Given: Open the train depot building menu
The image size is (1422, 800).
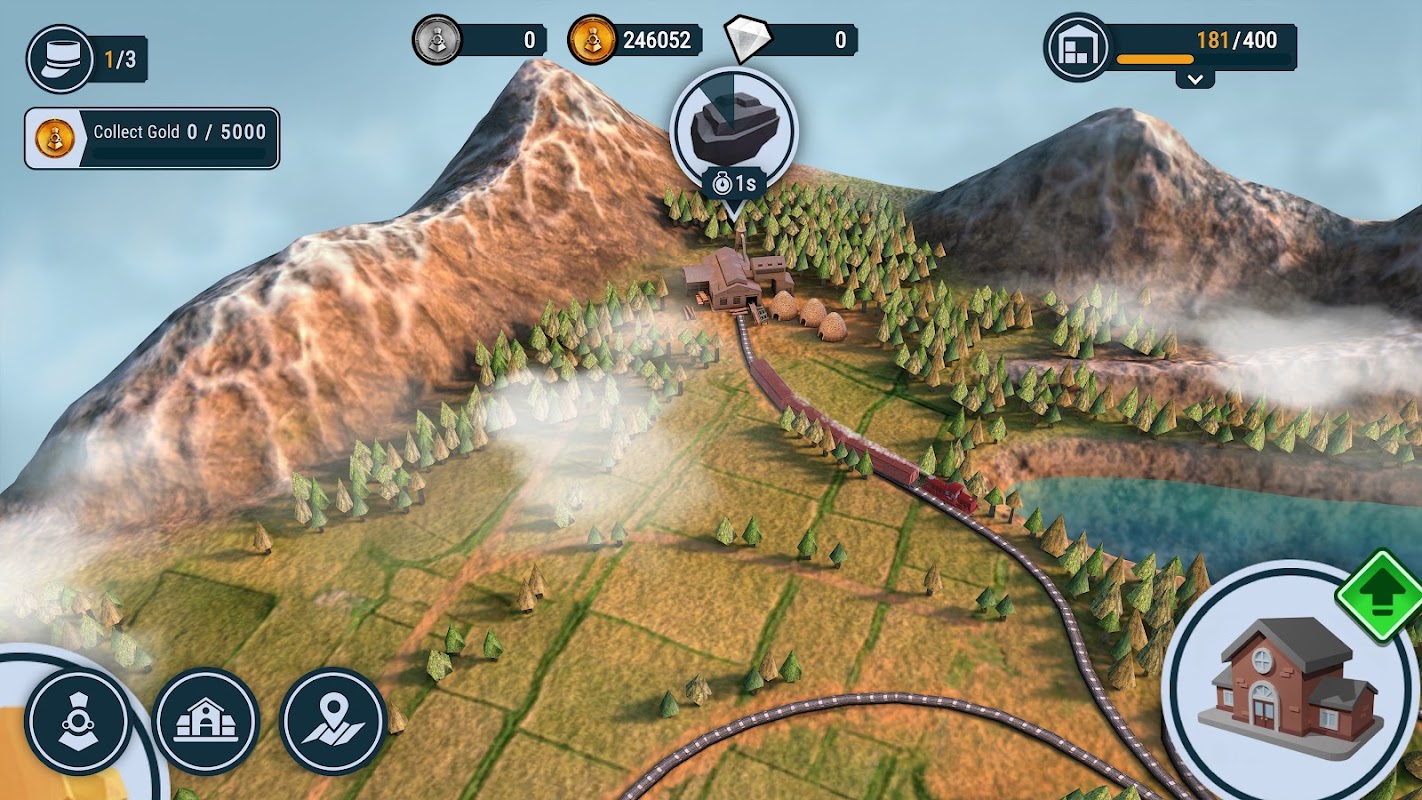Looking at the screenshot, I should pos(206,720).
